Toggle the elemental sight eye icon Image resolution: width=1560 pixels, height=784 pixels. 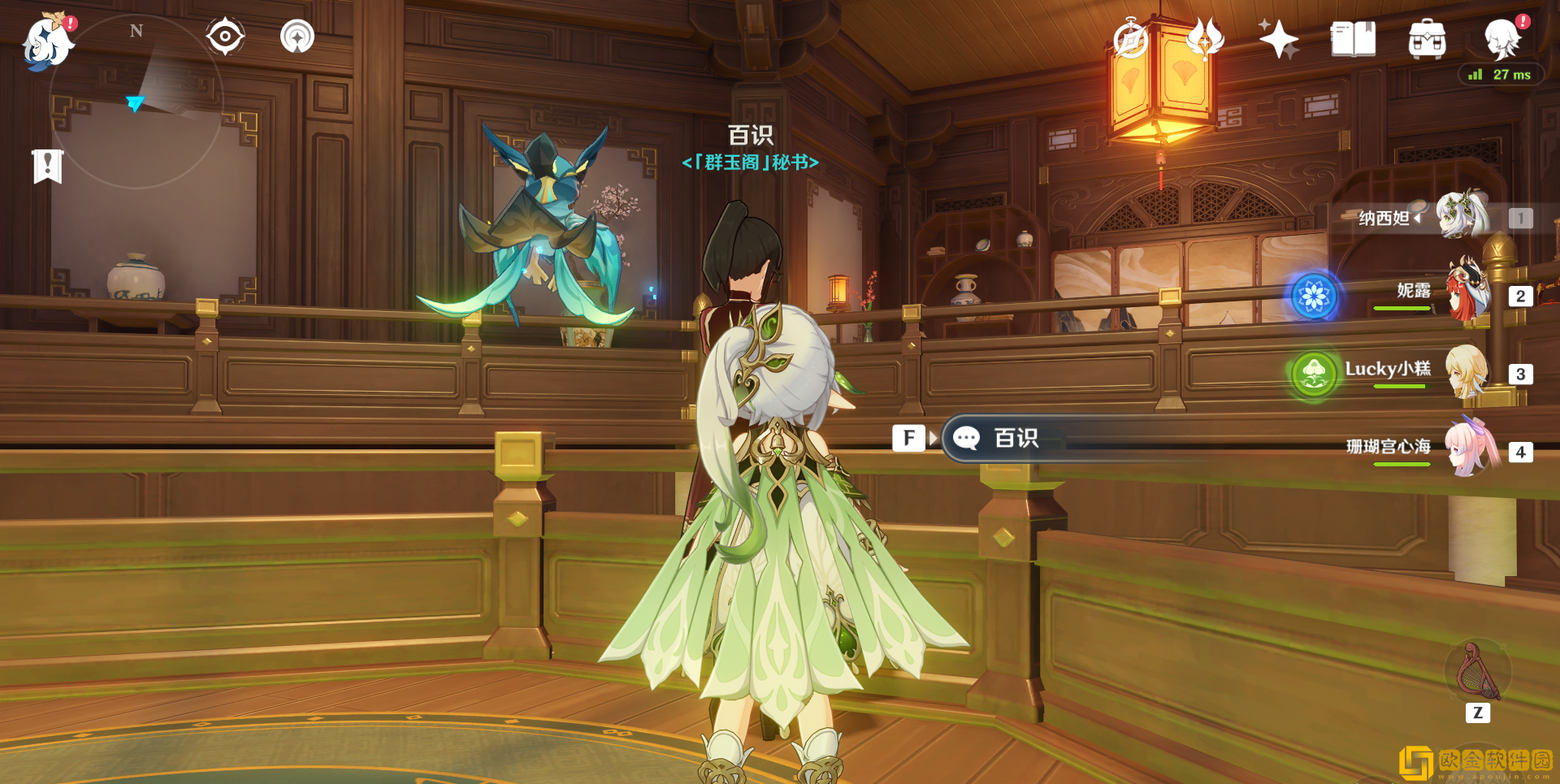(x=225, y=37)
